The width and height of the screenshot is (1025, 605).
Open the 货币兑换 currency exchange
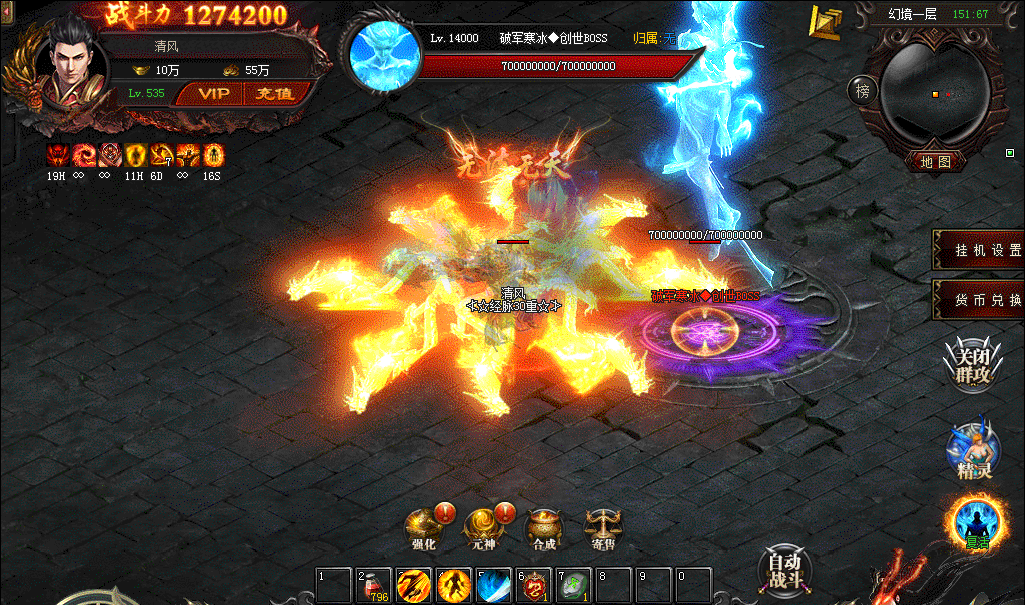click(979, 300)
